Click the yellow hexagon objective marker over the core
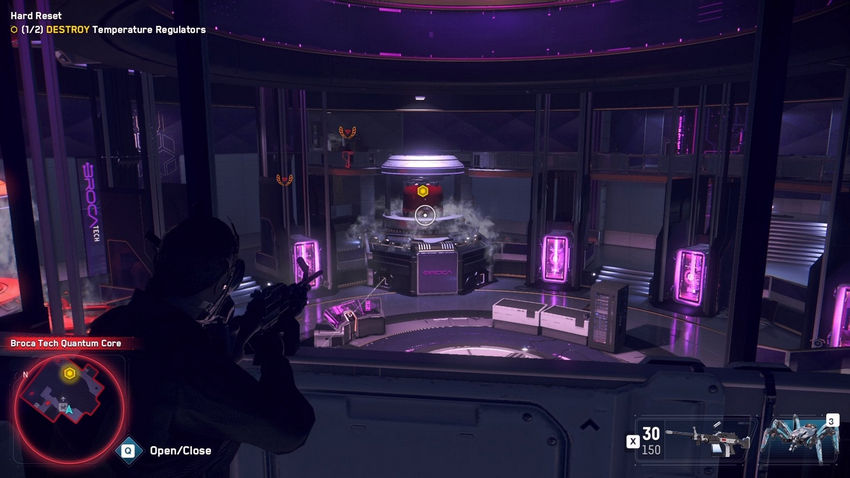 pyautogui.click(x=423, y=190)
